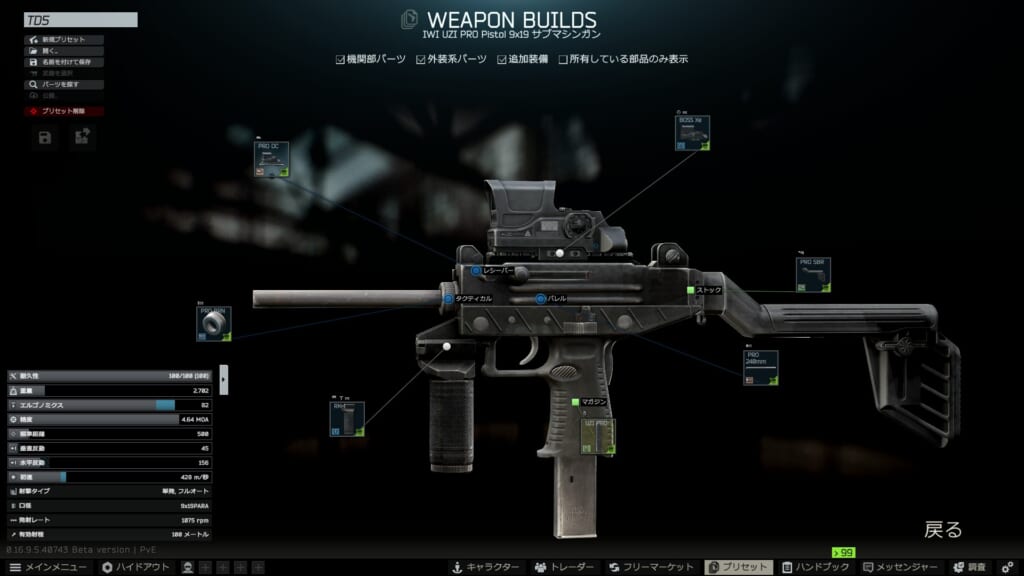Viewport: 1024px width, 576px height.
Task: Create a new preset (新規プリセット)
Action: 62,40
